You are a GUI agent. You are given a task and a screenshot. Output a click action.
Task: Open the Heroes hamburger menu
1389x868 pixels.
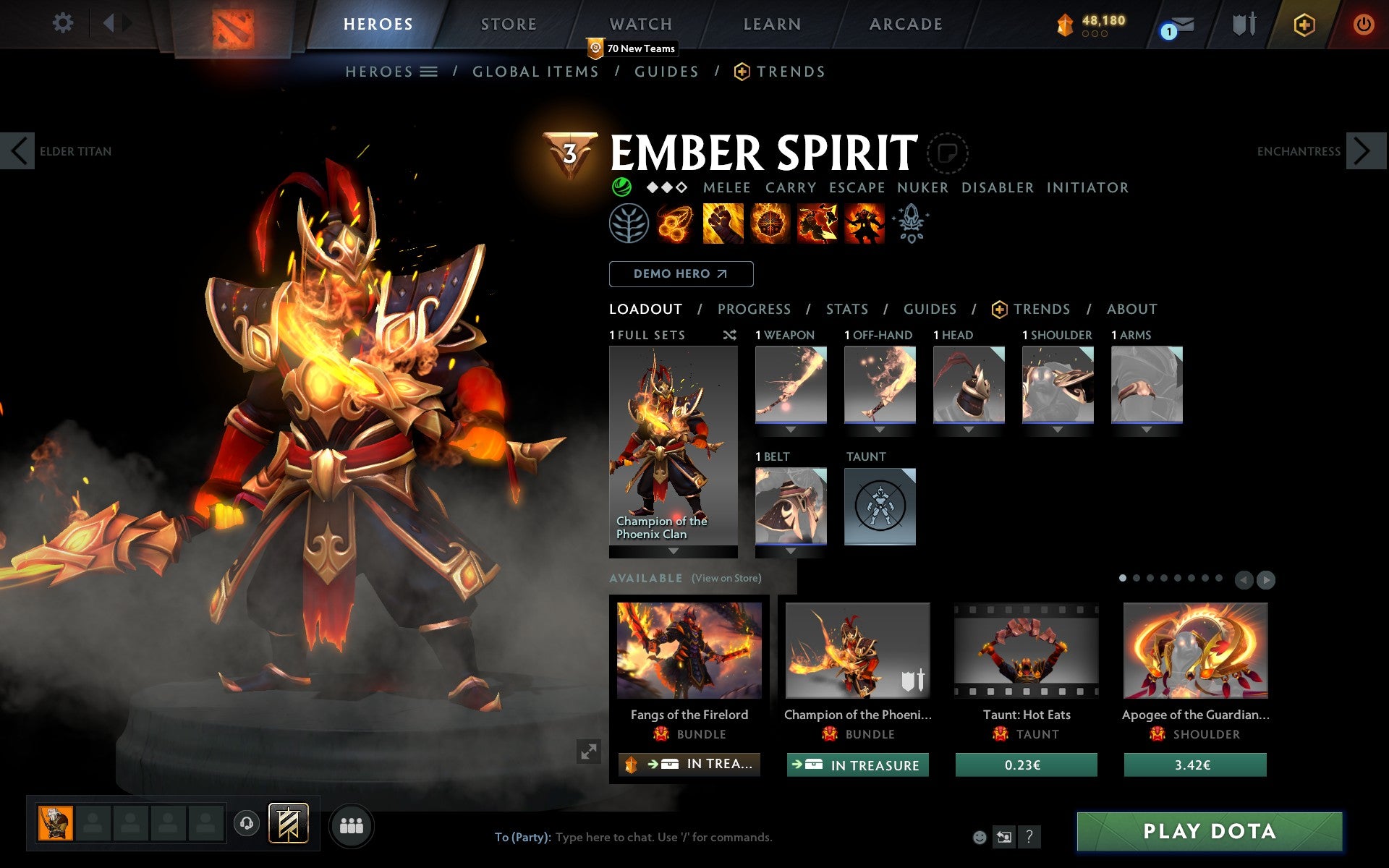tap(428, 71)
